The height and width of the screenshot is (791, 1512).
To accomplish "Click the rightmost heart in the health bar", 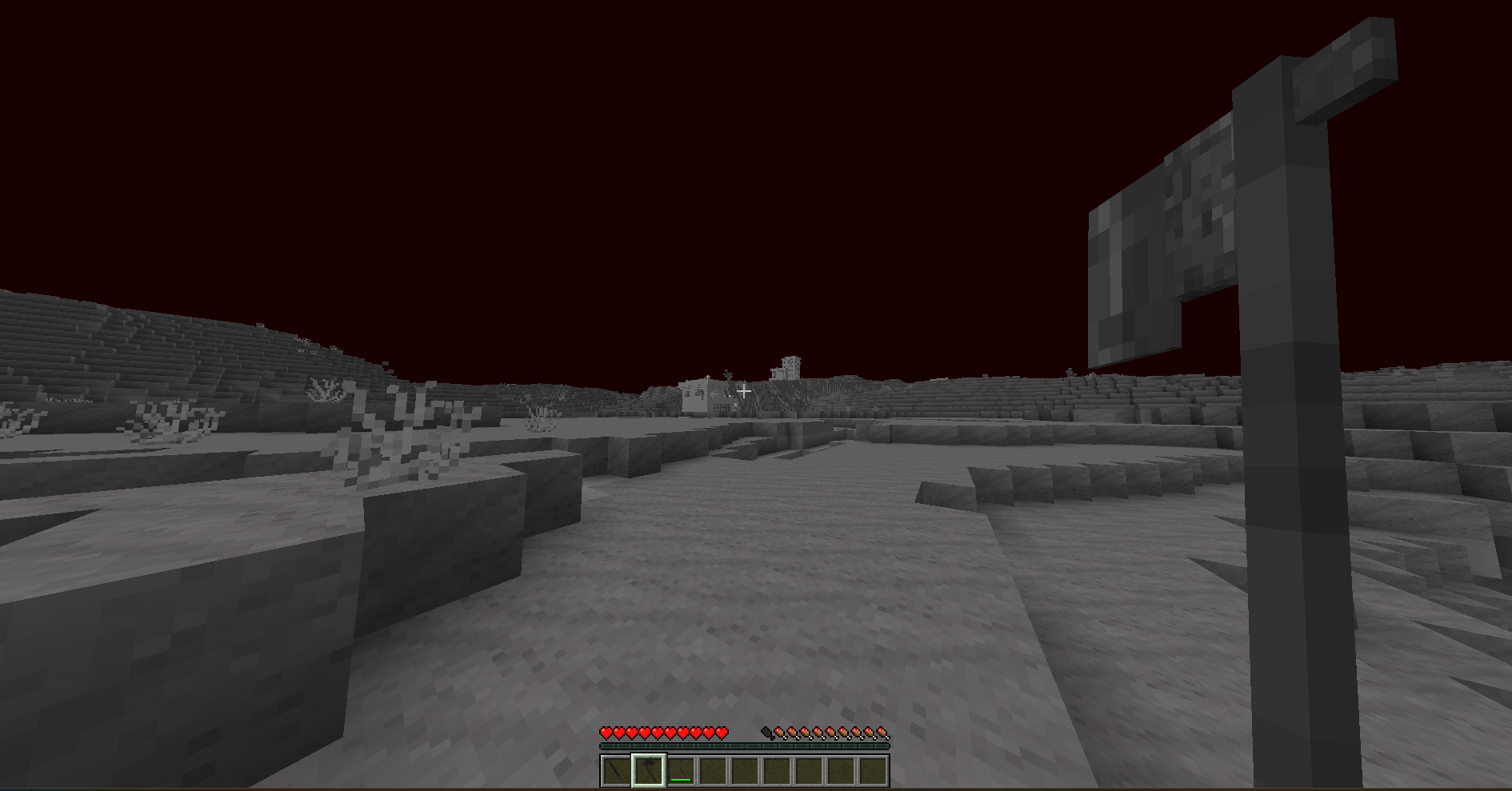I will [722, 733].
